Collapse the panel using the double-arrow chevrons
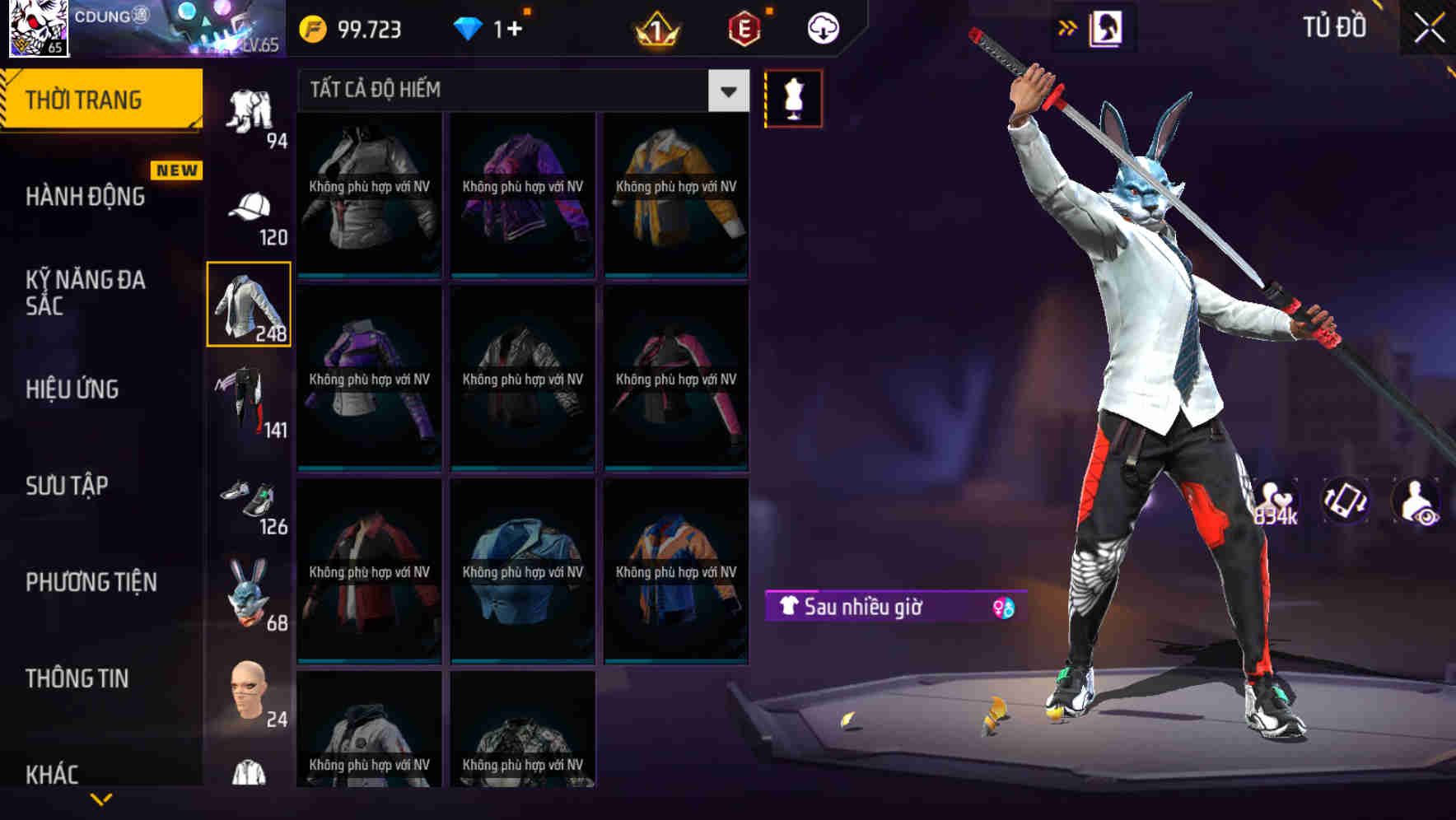 [x=1067, y=26]
